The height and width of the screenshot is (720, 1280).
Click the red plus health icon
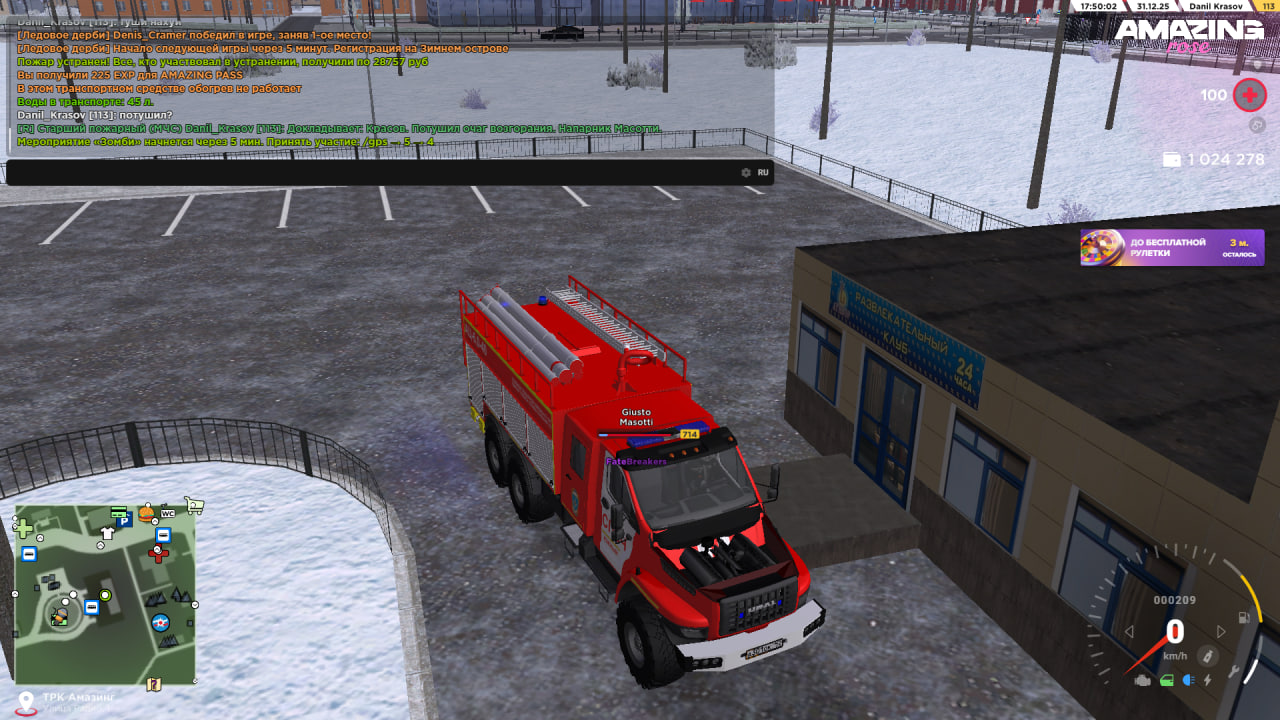pyautogui.click(x=1249, y=95)
